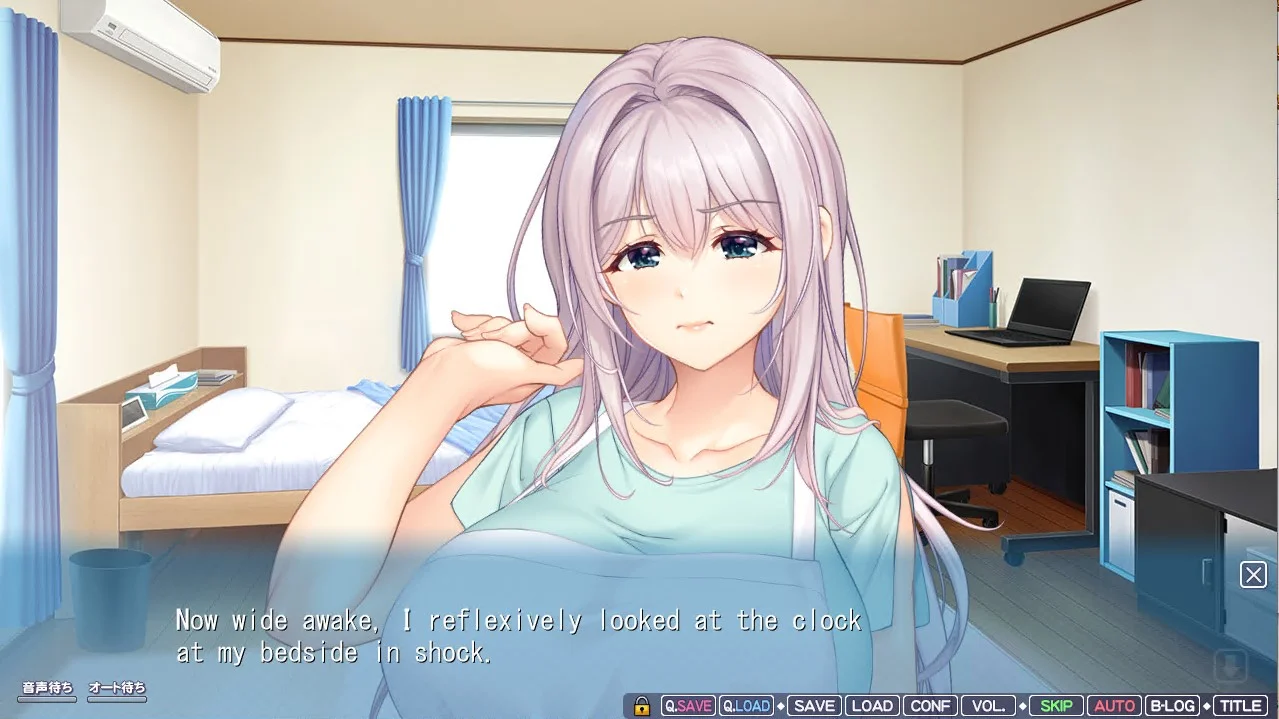Quick load using Q.LOAD
This screenshot has height=719, width=1279.
click(x=746, y=706)
